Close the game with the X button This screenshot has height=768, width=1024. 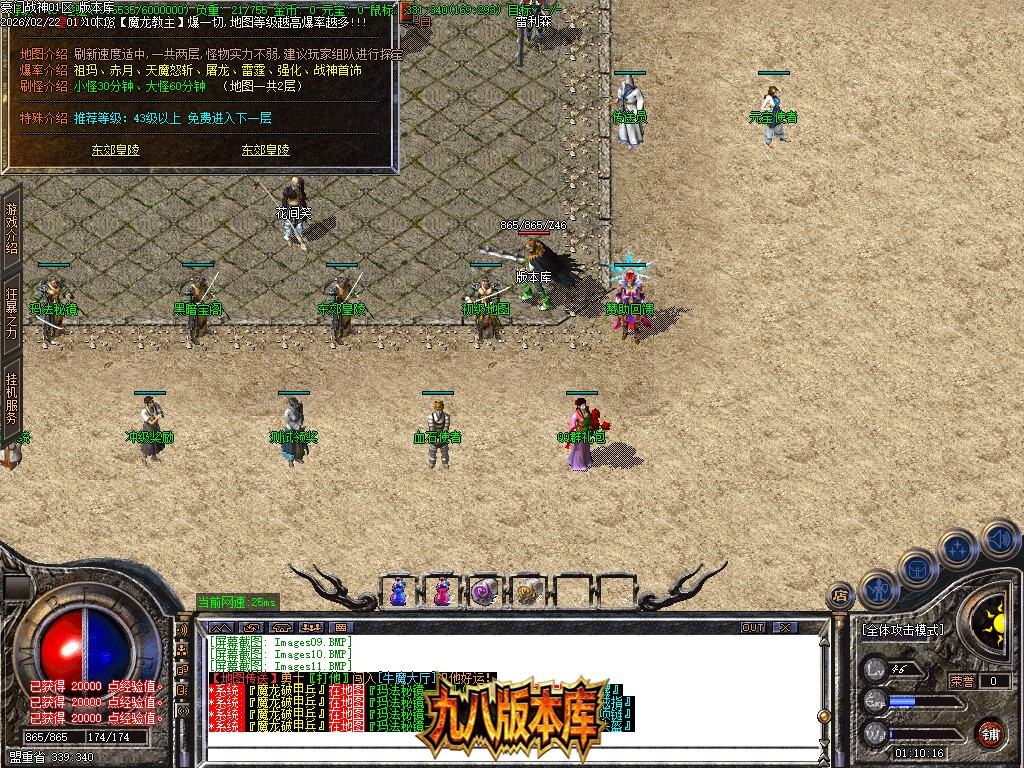point(785,627)
